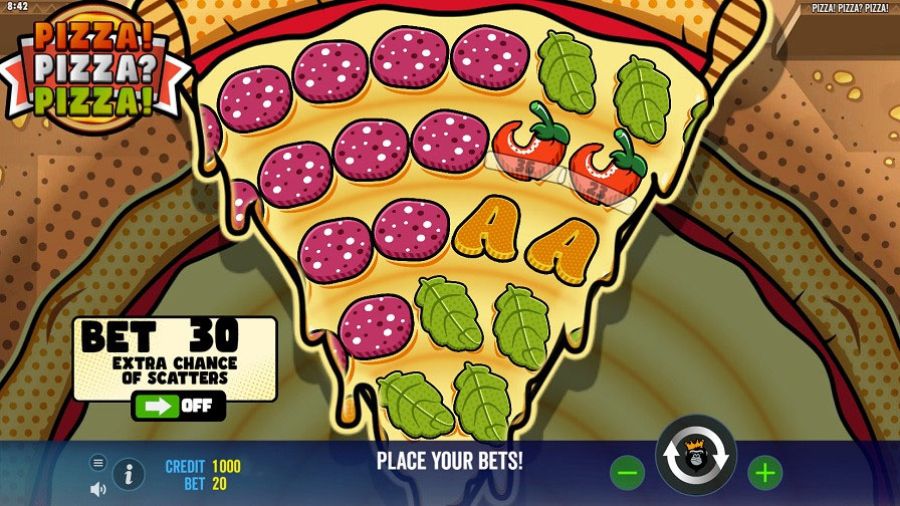Toggle the extra chance of scatters switch
900x506 pixels.
pos(179,406)
